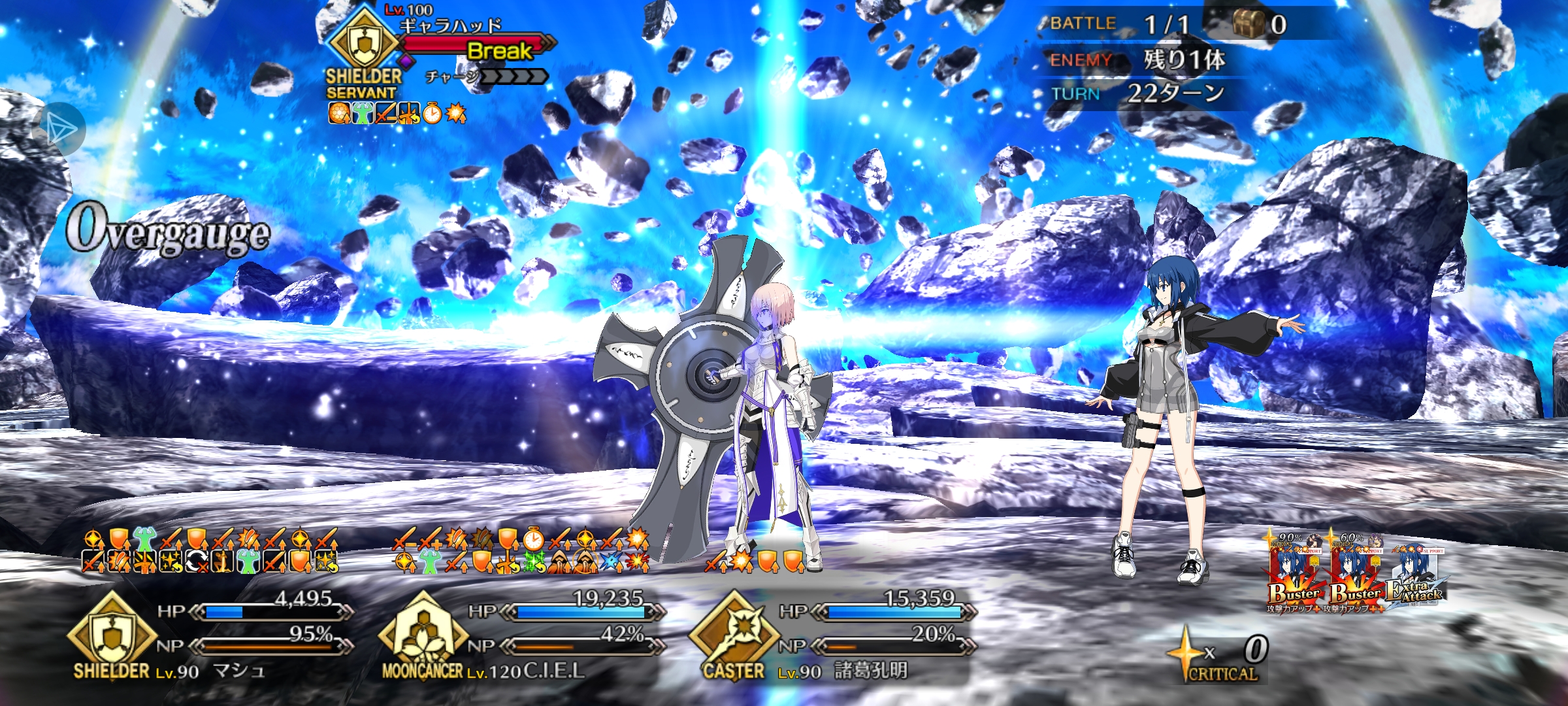Inspect the enemy's buff icon row
This screenshot has height=706, width=1568.
coord(397,114)
